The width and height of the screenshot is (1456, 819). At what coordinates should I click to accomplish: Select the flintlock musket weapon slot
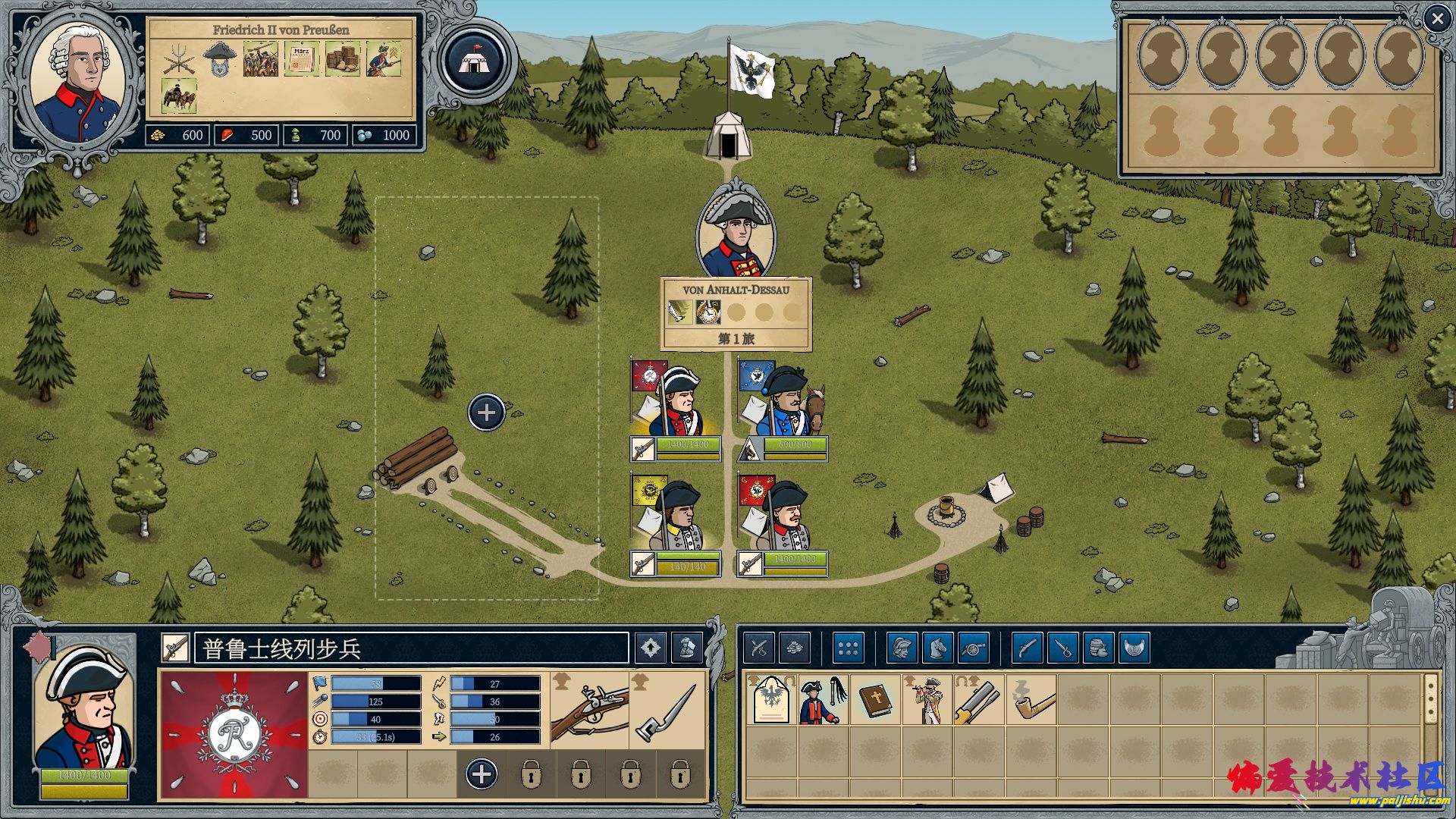590,711
